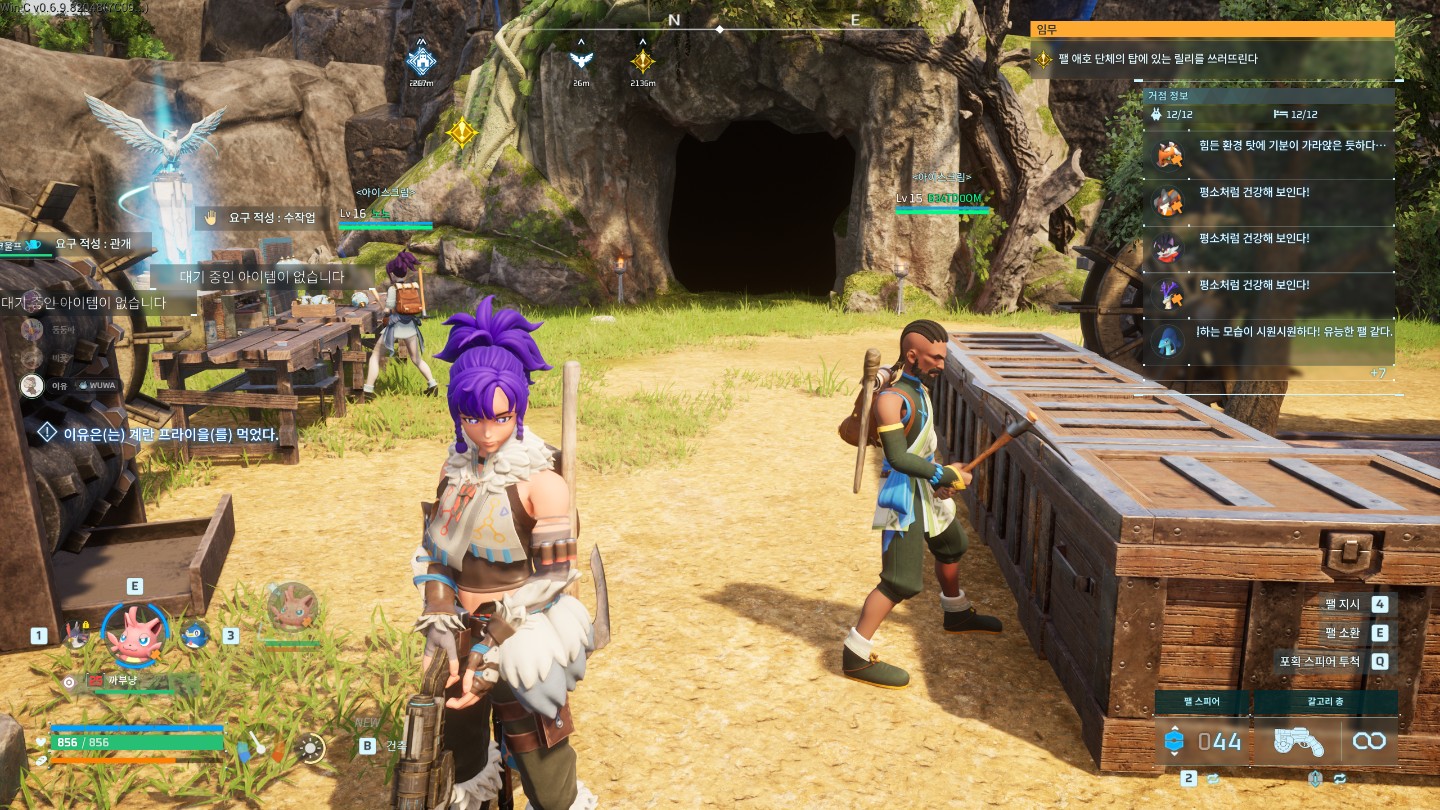Viewport: 1440px width, 810px height.
Task: Click the sun time-of-day indicator
Action: [x=312, y=748]
